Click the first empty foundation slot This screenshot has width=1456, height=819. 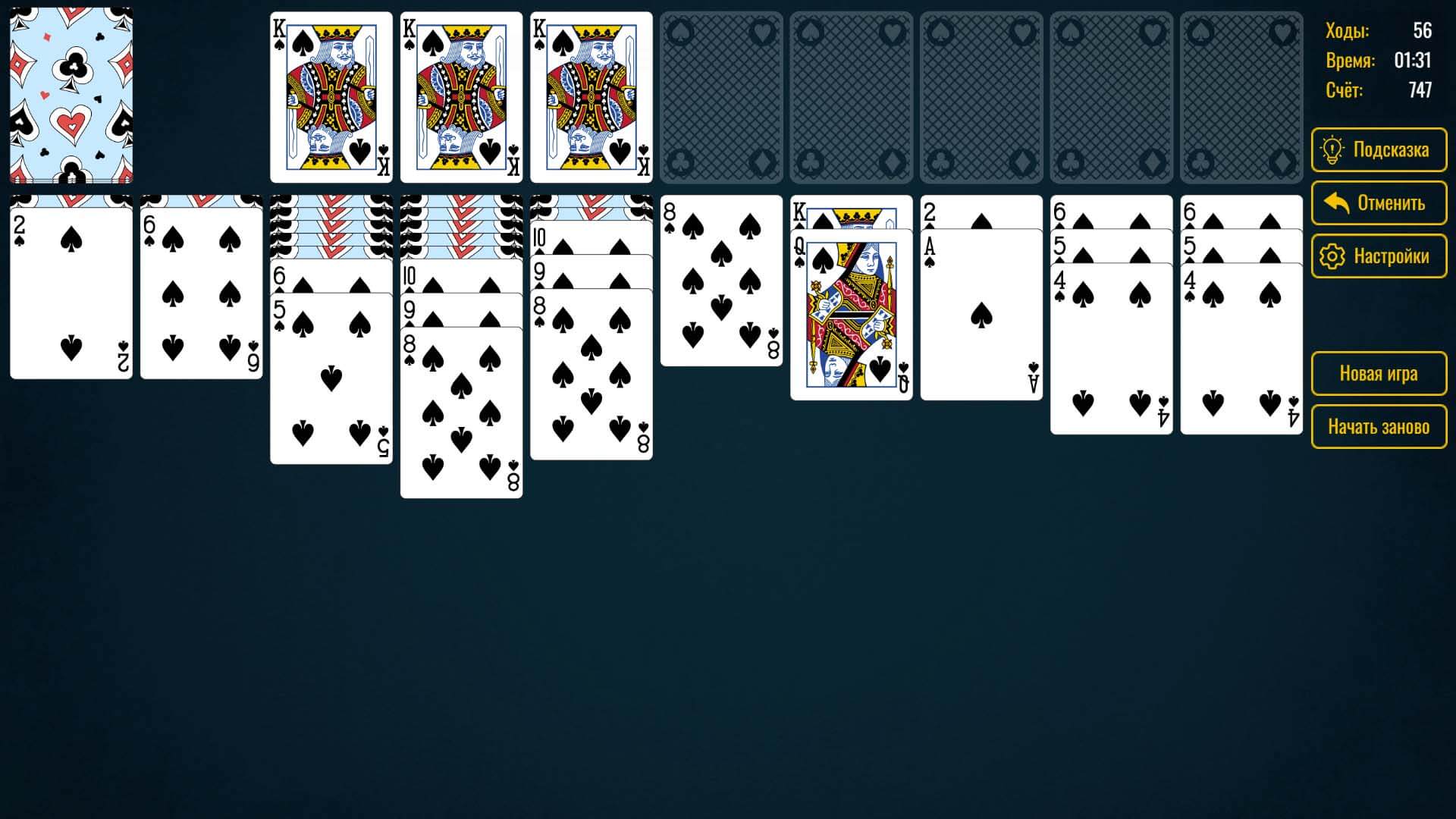(722, 96)
